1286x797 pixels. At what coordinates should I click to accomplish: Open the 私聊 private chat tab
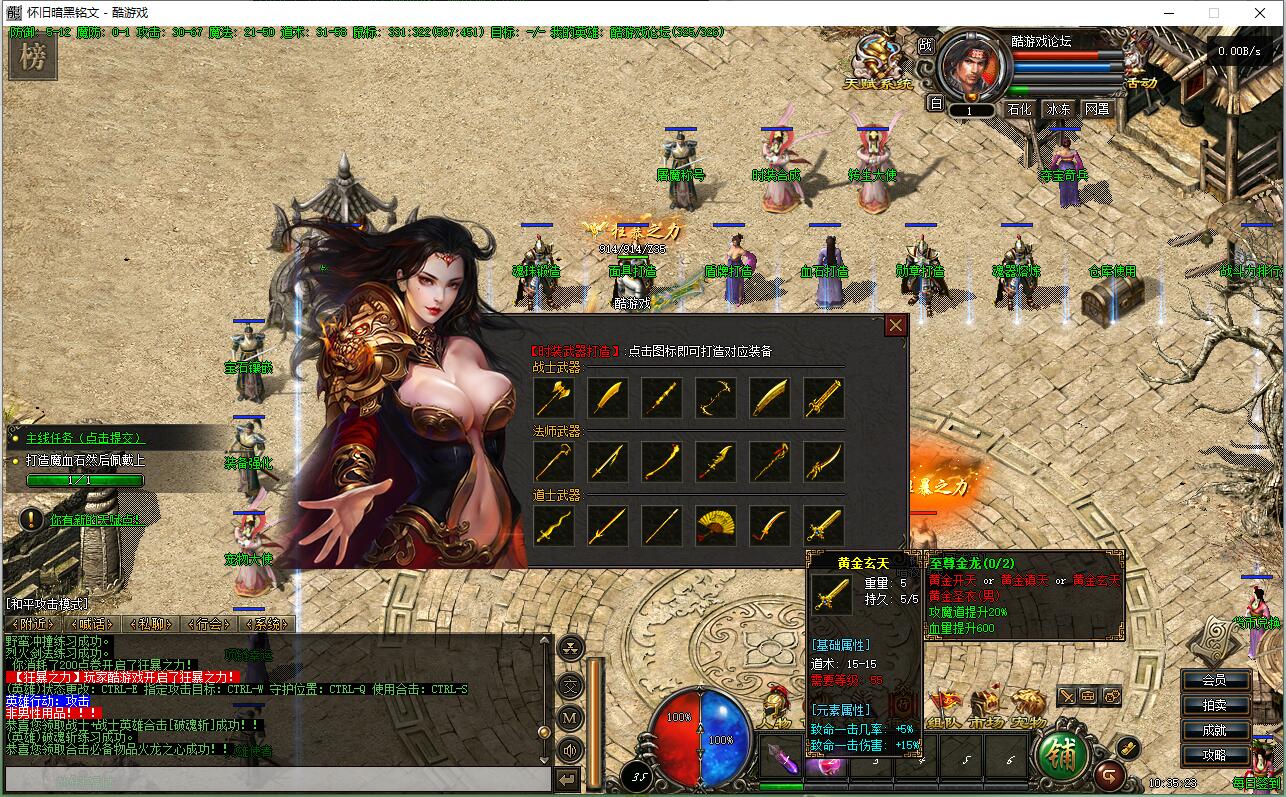pyautogui.click(x=150, y=624)
